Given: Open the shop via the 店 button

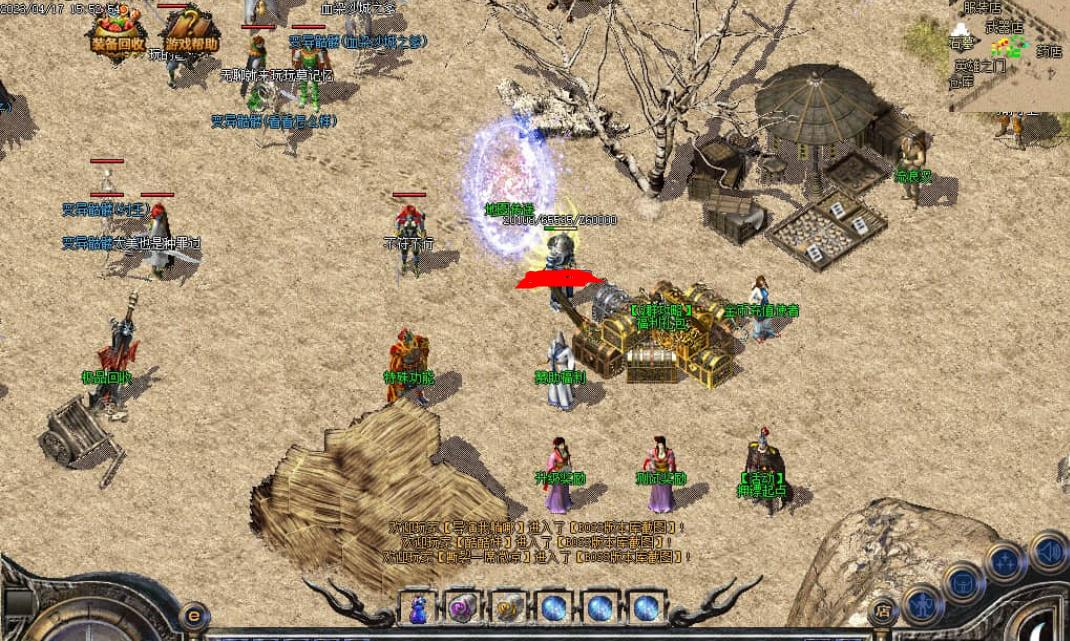Looking at the screenshot, I should pos(882,610).
